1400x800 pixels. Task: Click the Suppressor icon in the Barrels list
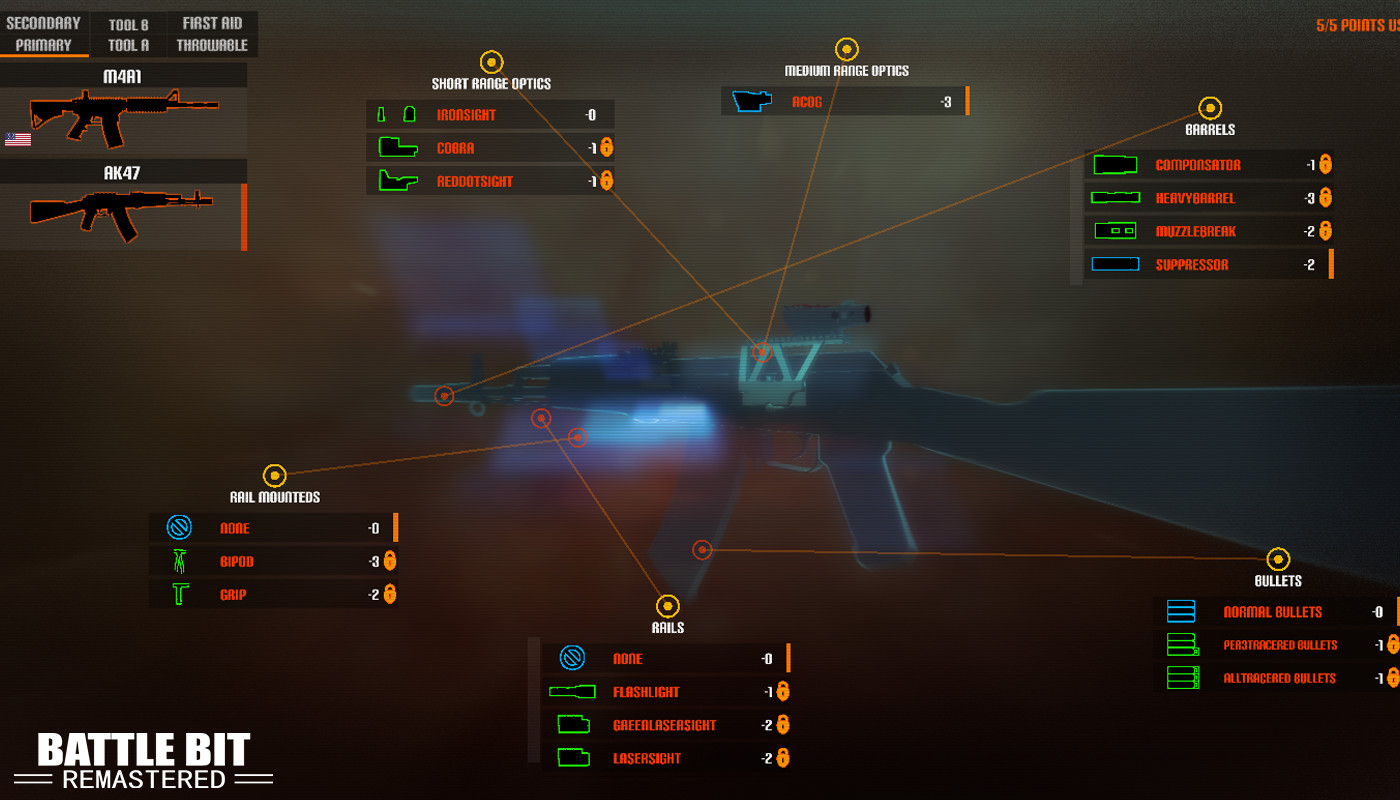[x=1115, y=264]
